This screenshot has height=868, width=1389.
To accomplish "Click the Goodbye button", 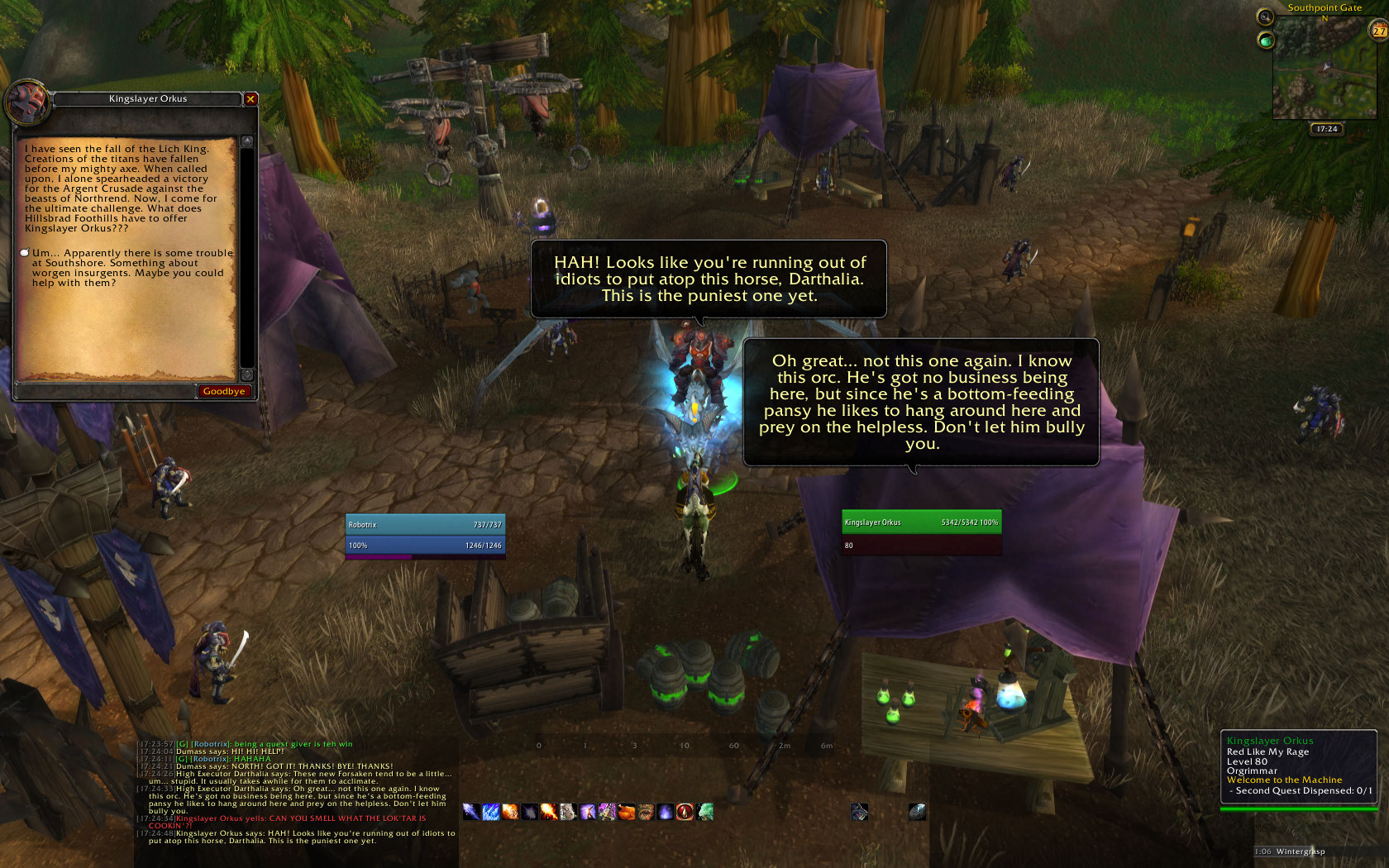I will [224, 392].
